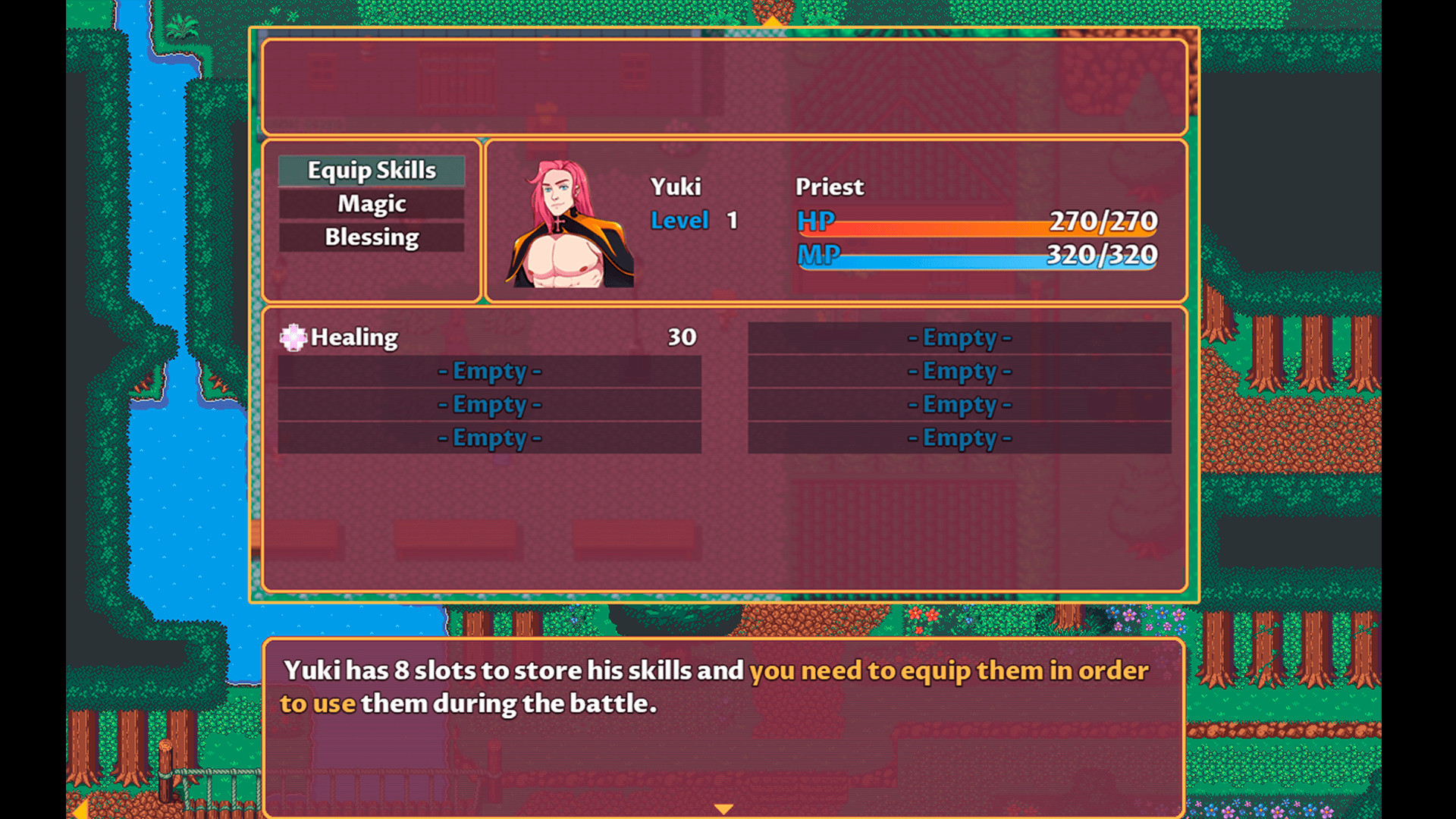Image resolution: width=1456 pixels, height=819 pixels.
Task: Click the Priest class label
Action: pos(830,187)
